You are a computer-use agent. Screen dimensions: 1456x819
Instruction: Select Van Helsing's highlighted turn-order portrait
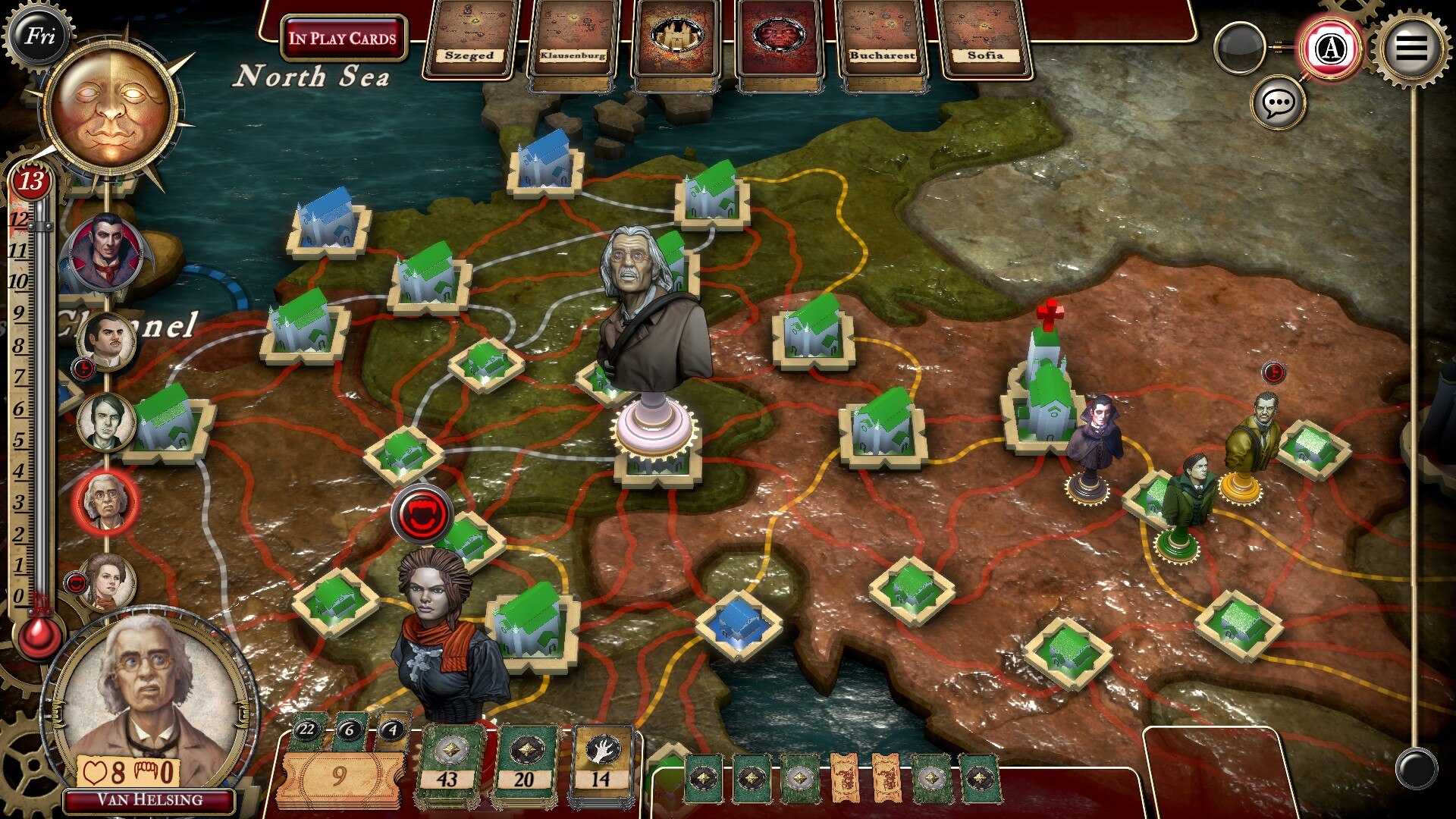(x=106, y=500)
